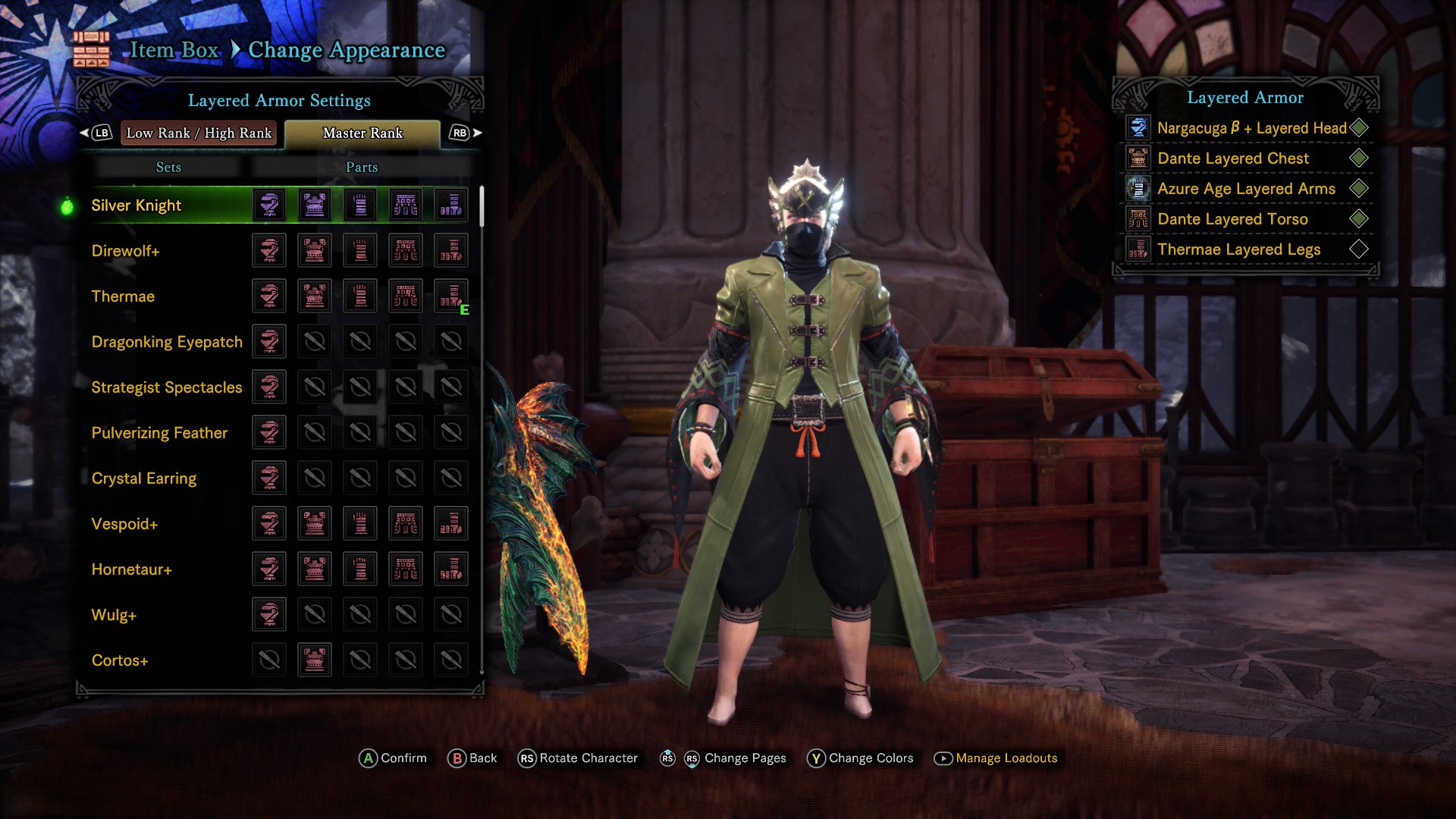Choose the Direwolf+ armor set
The image size is (1456, 819).
(125, 251)
